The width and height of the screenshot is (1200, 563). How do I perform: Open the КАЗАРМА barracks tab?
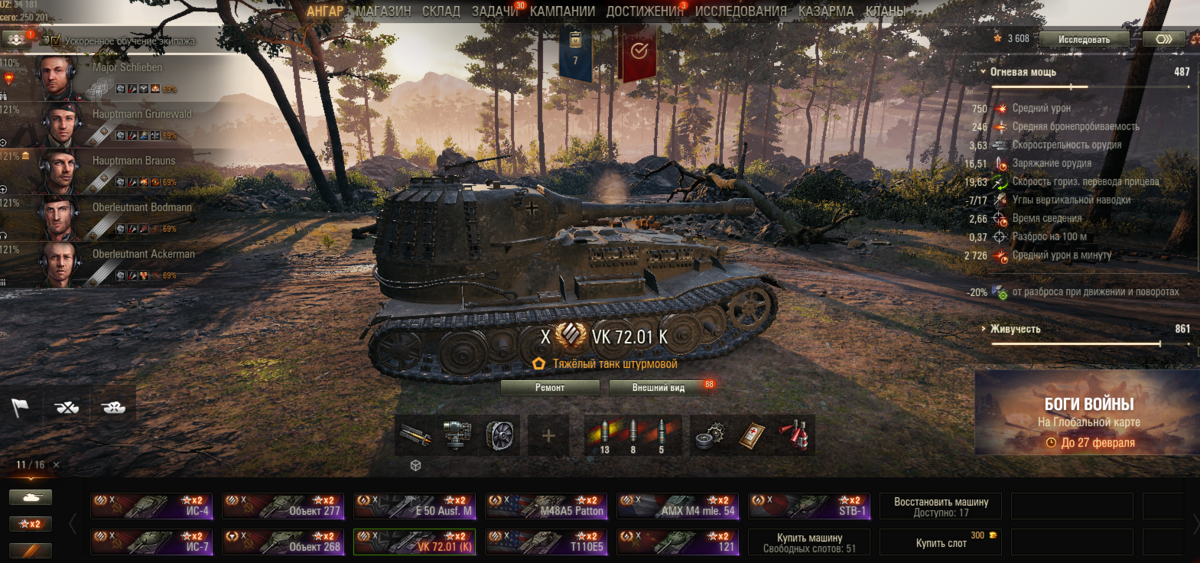pos(826,11)
